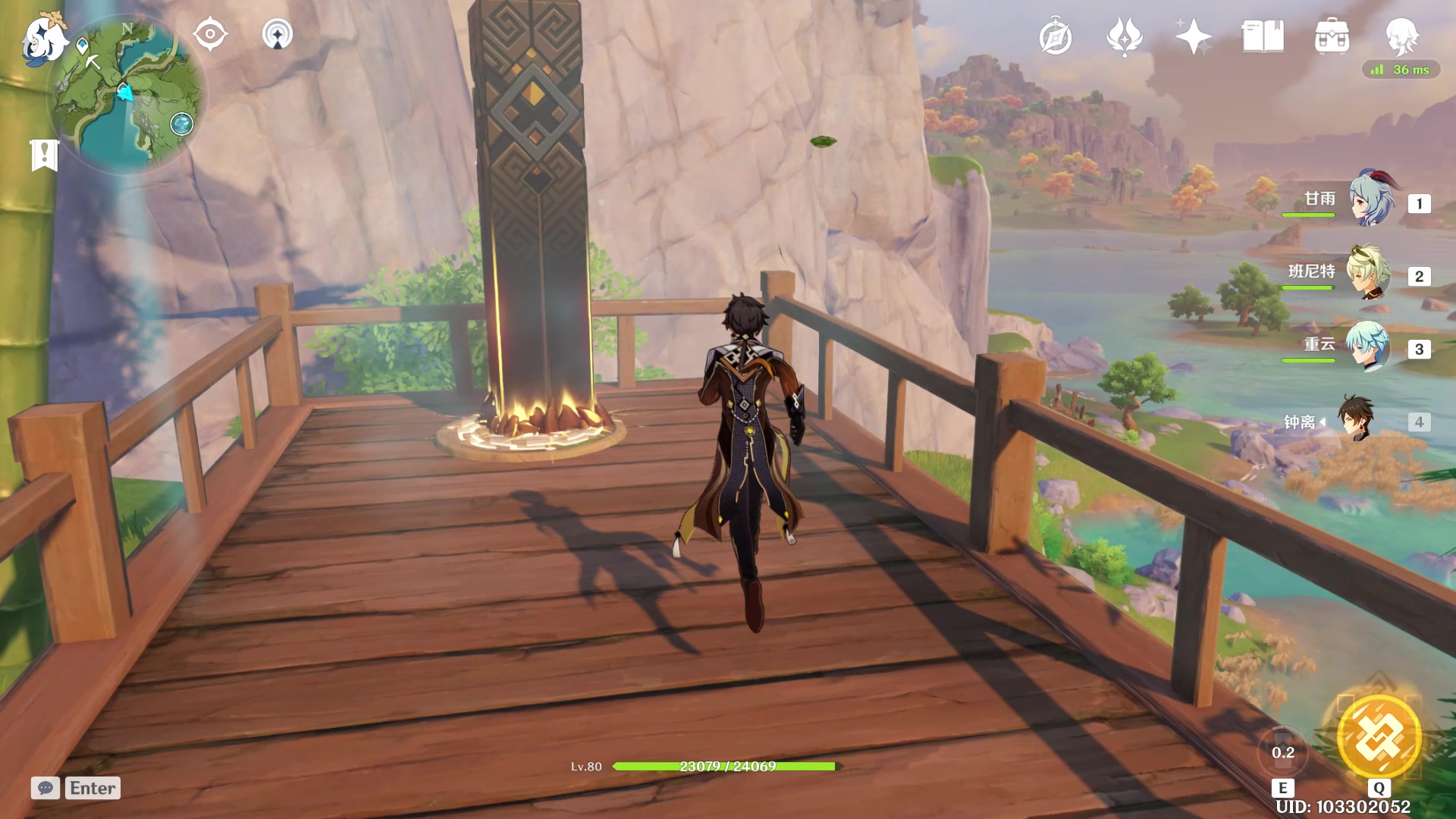Open the chat box
Image resolution: width=1456 pixels, height=819 pixels.
pyautogui.click(x=45, y=788)
